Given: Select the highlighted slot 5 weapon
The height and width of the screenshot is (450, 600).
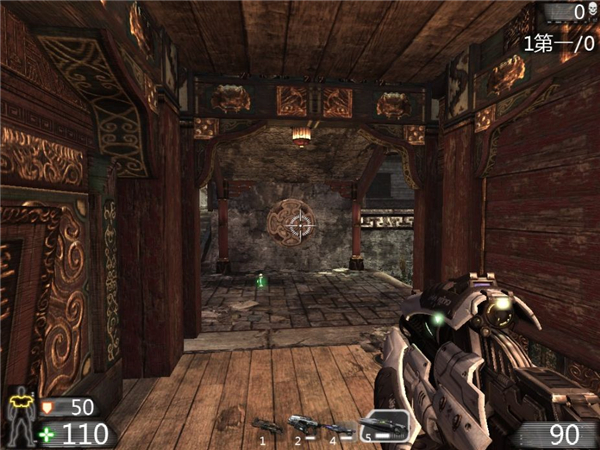Looking at the screenshot, I should (385, 425).
